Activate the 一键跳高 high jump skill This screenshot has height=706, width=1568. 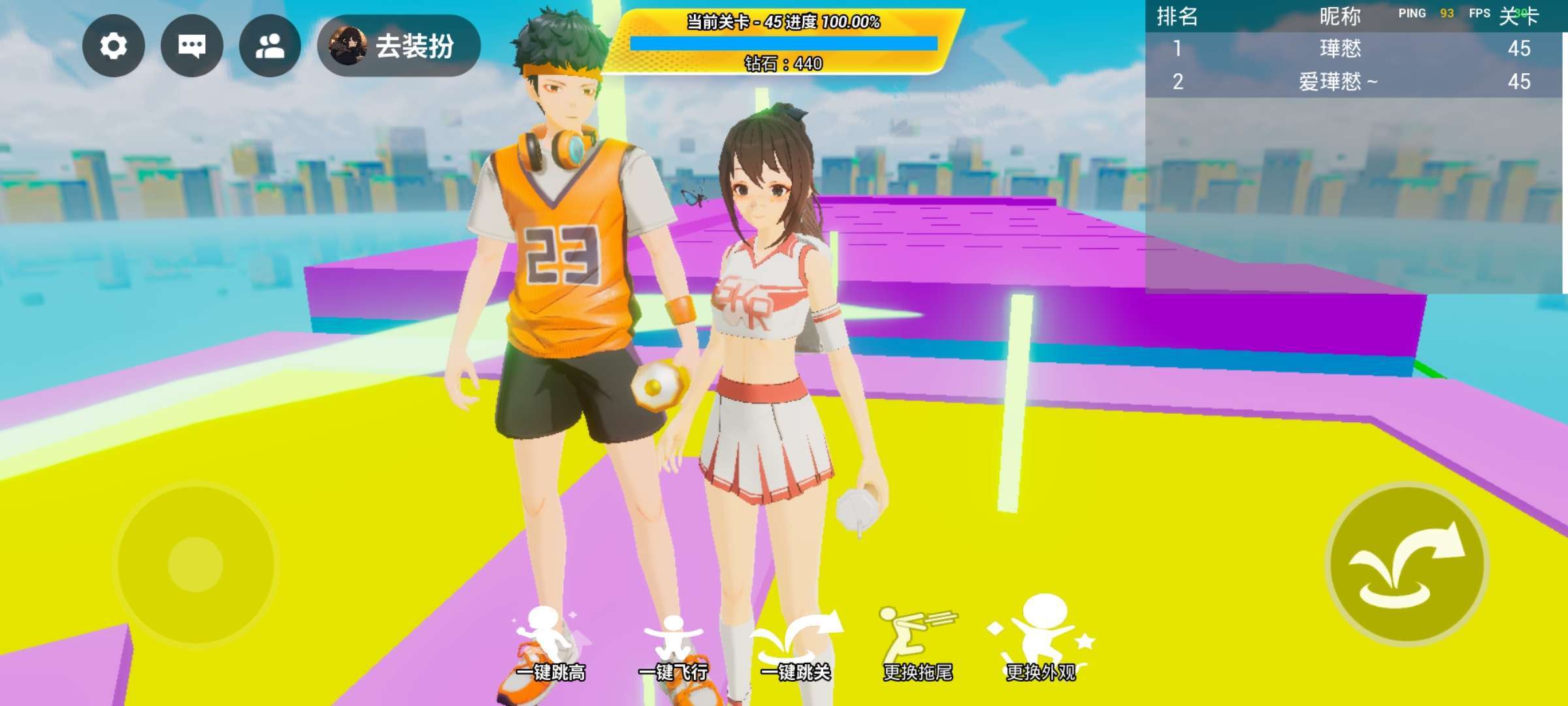549,644
